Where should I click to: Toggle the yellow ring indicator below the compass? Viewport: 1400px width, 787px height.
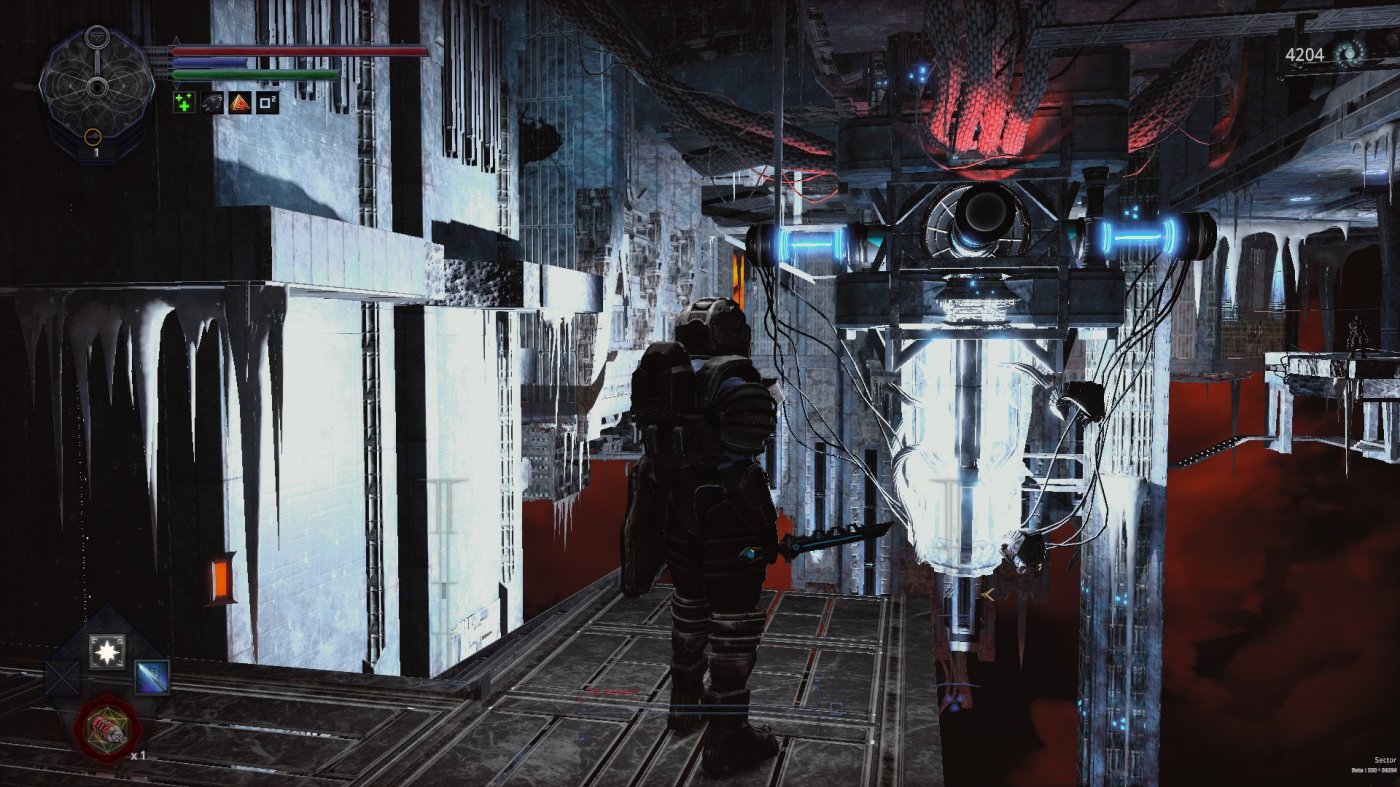pyautogui.click(x=93, y=136)
